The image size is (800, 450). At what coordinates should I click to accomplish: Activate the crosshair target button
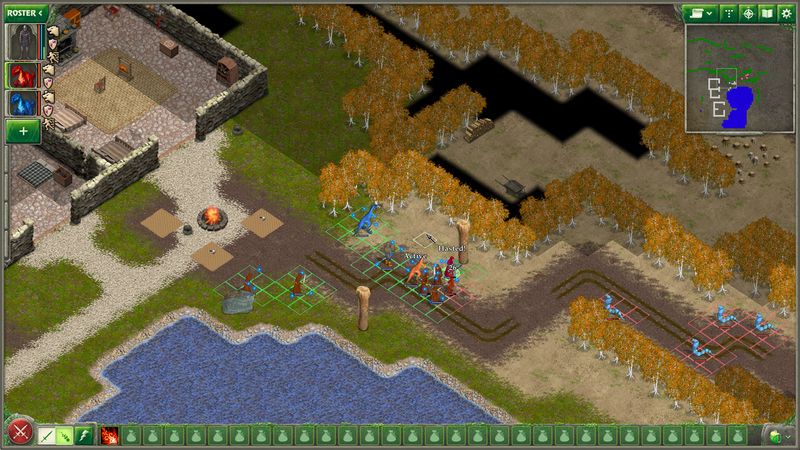748,13
